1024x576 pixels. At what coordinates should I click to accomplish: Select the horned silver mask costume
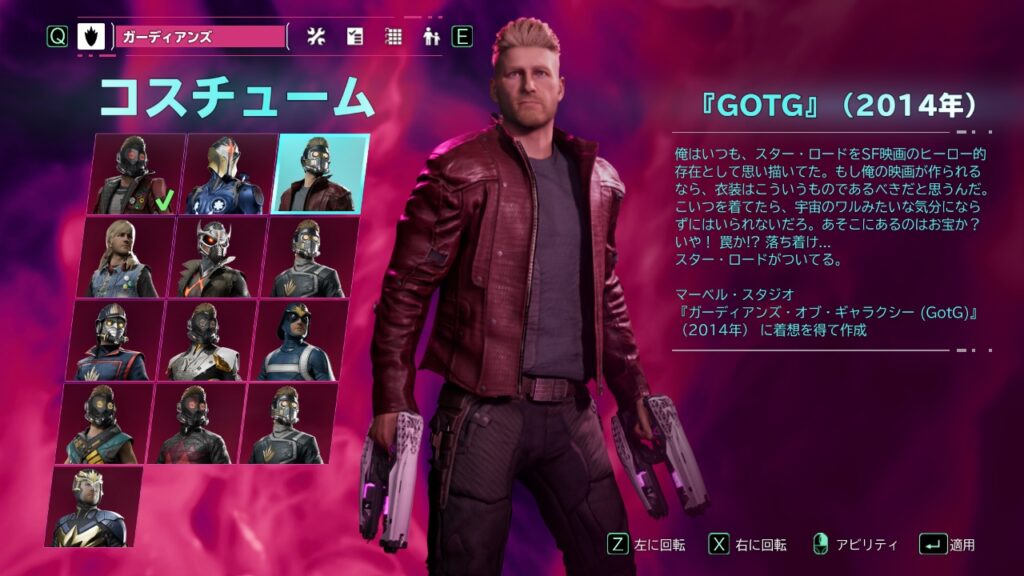(216, 257)
